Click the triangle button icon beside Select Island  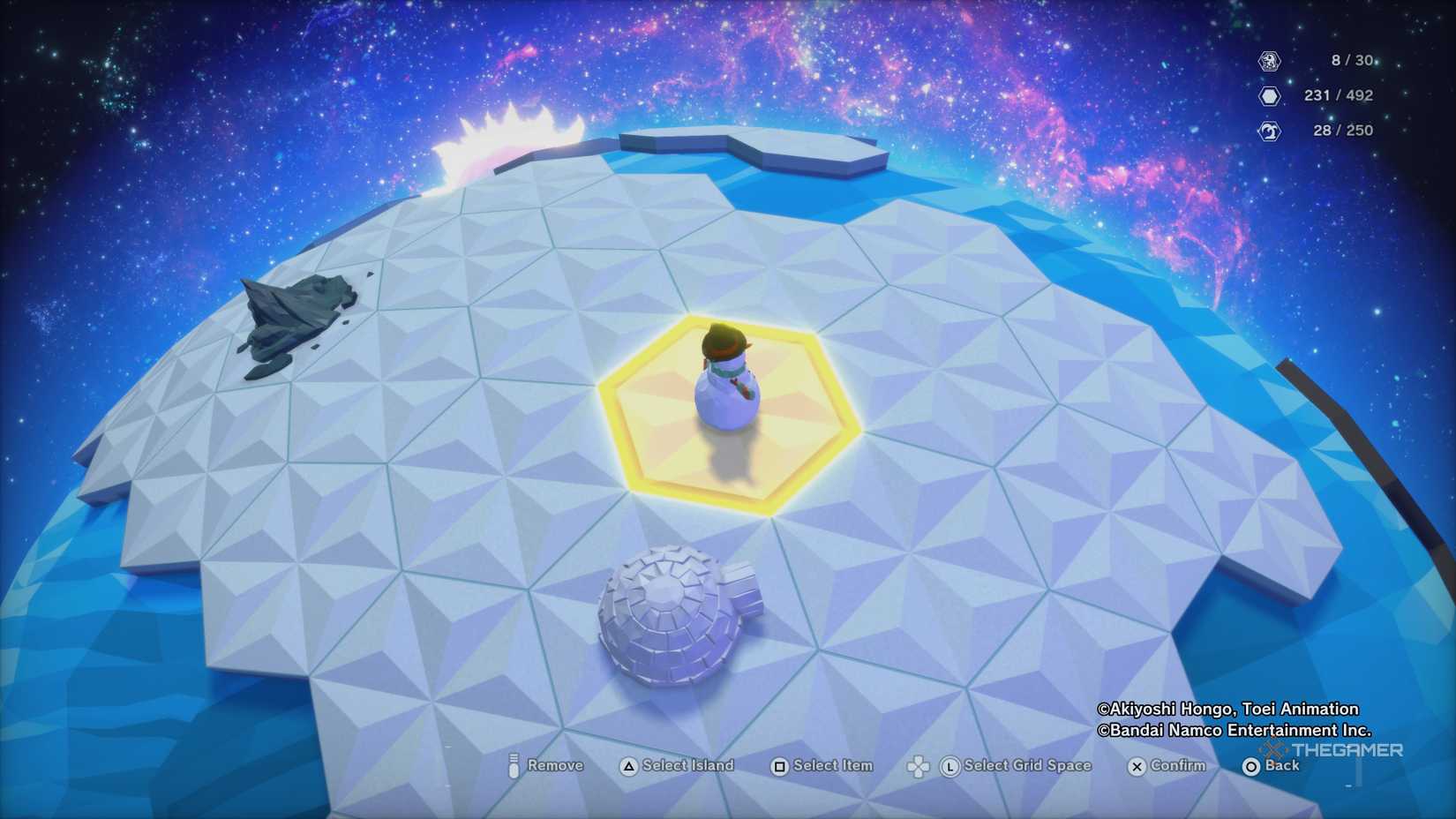[627, 766]
